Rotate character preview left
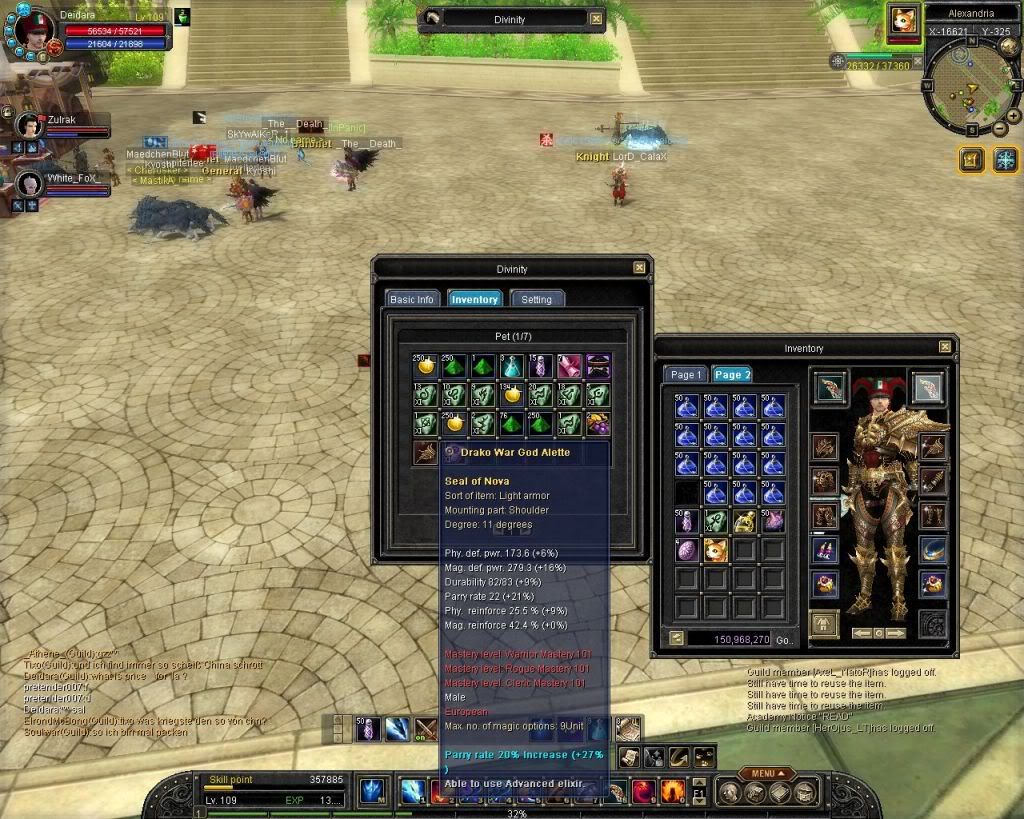The height and width of the screenshot is (819, 1024). click(860, 633)
